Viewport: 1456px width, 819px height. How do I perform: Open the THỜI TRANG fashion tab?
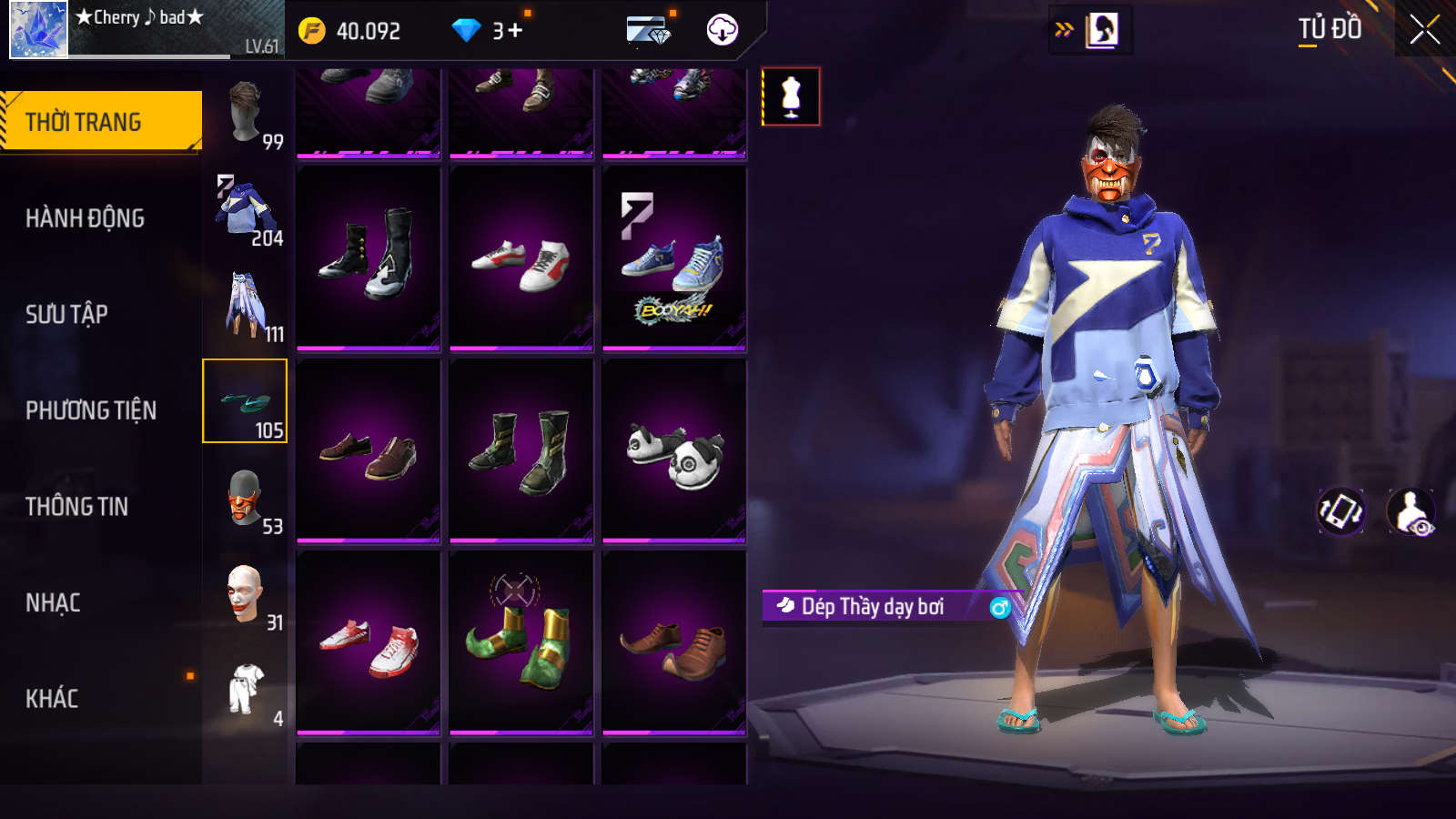[100, 121]
